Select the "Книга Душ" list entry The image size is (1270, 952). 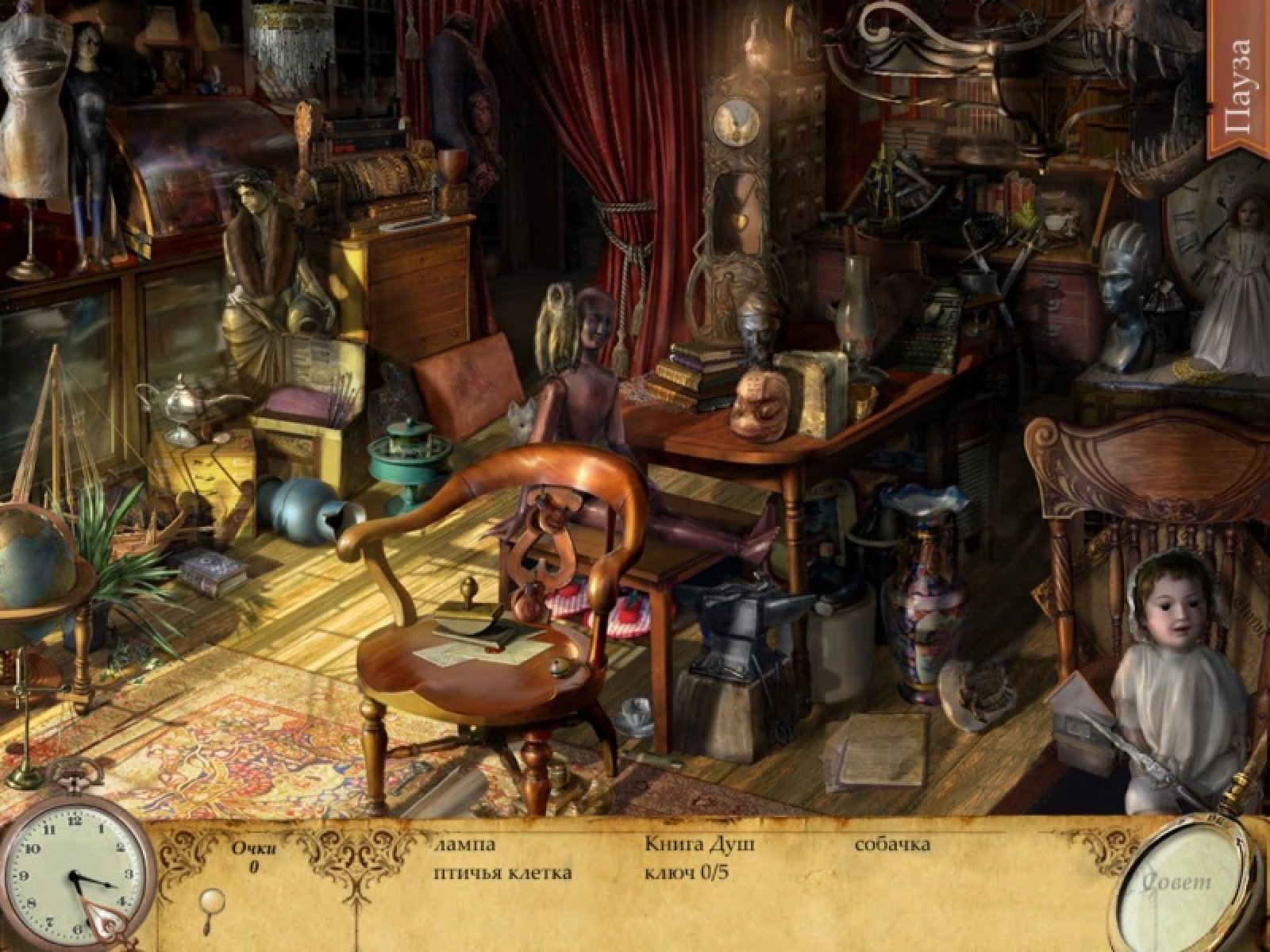(699, 844)
